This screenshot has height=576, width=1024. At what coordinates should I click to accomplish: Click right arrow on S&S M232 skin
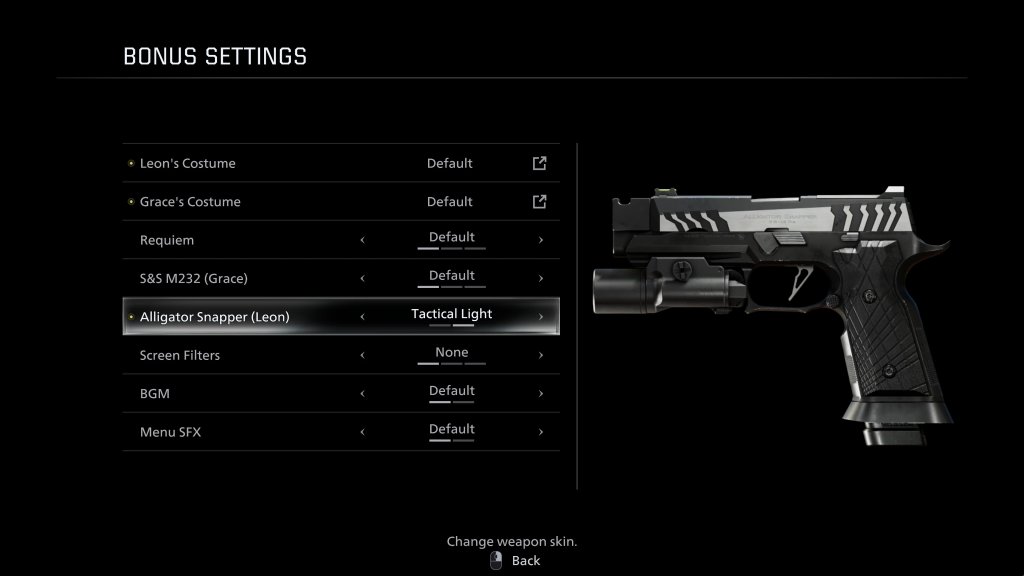coord(541,279)
